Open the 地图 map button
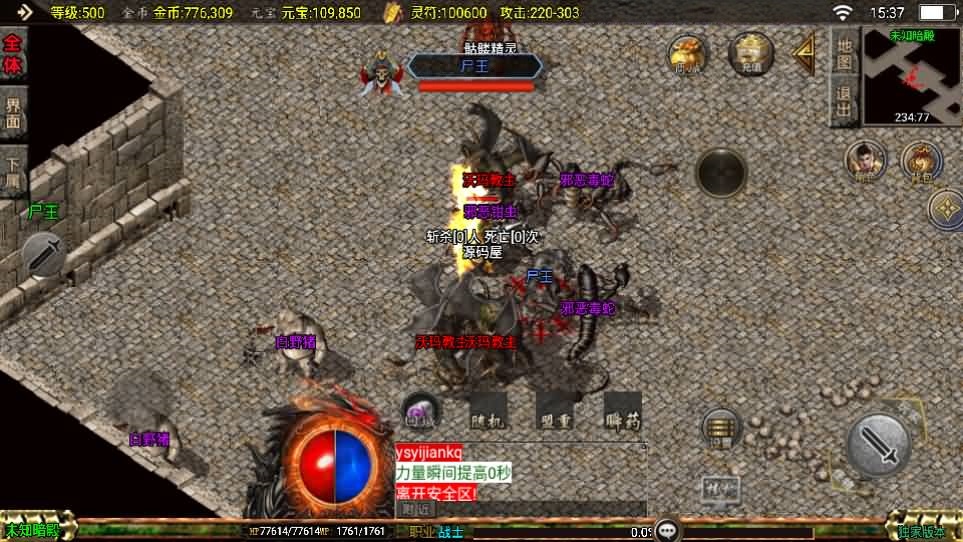Screen dimensions: 963x542 coord(844,53)
